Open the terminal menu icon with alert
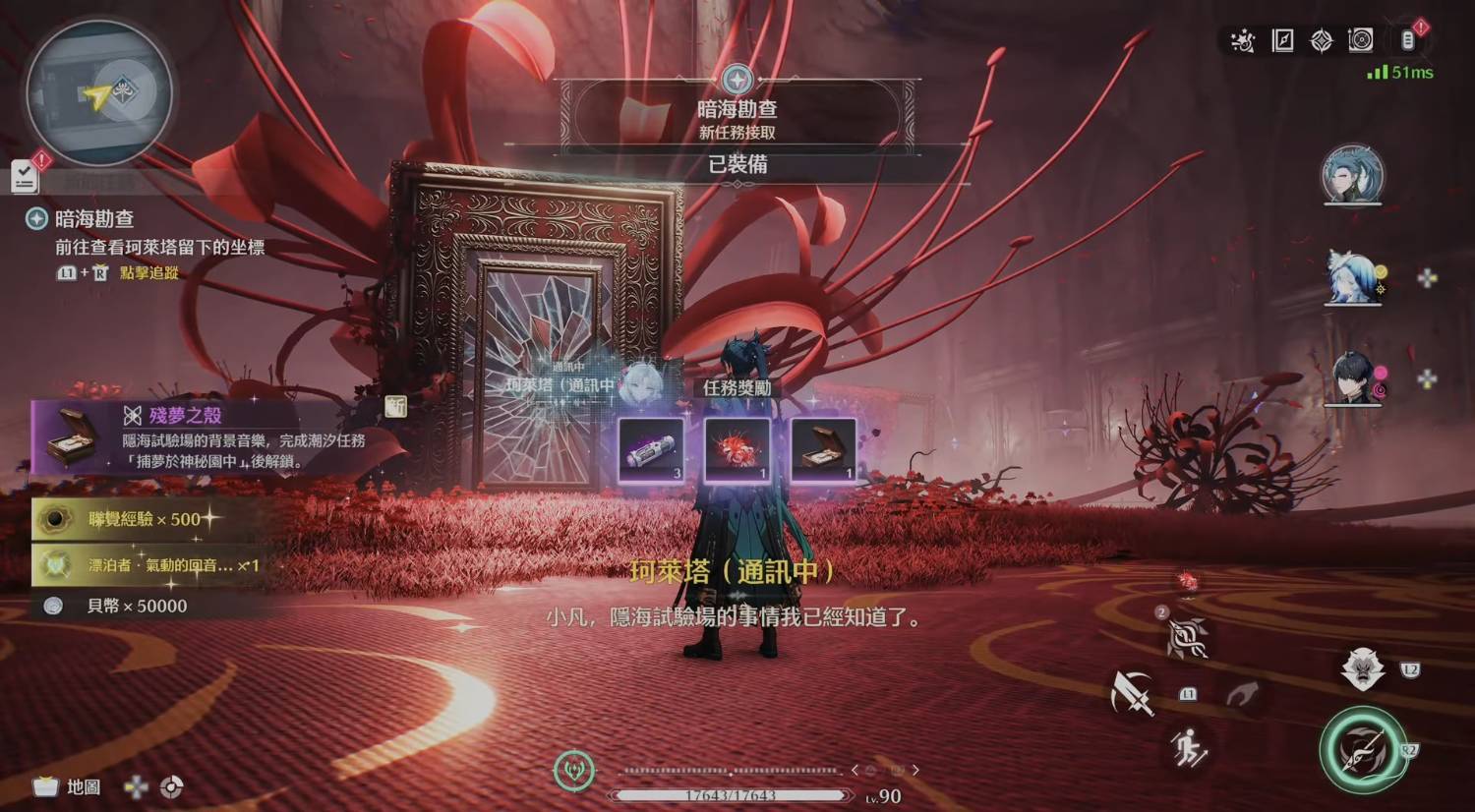The height and width of the screenshot is (812, 1475). coord(1408,39)
